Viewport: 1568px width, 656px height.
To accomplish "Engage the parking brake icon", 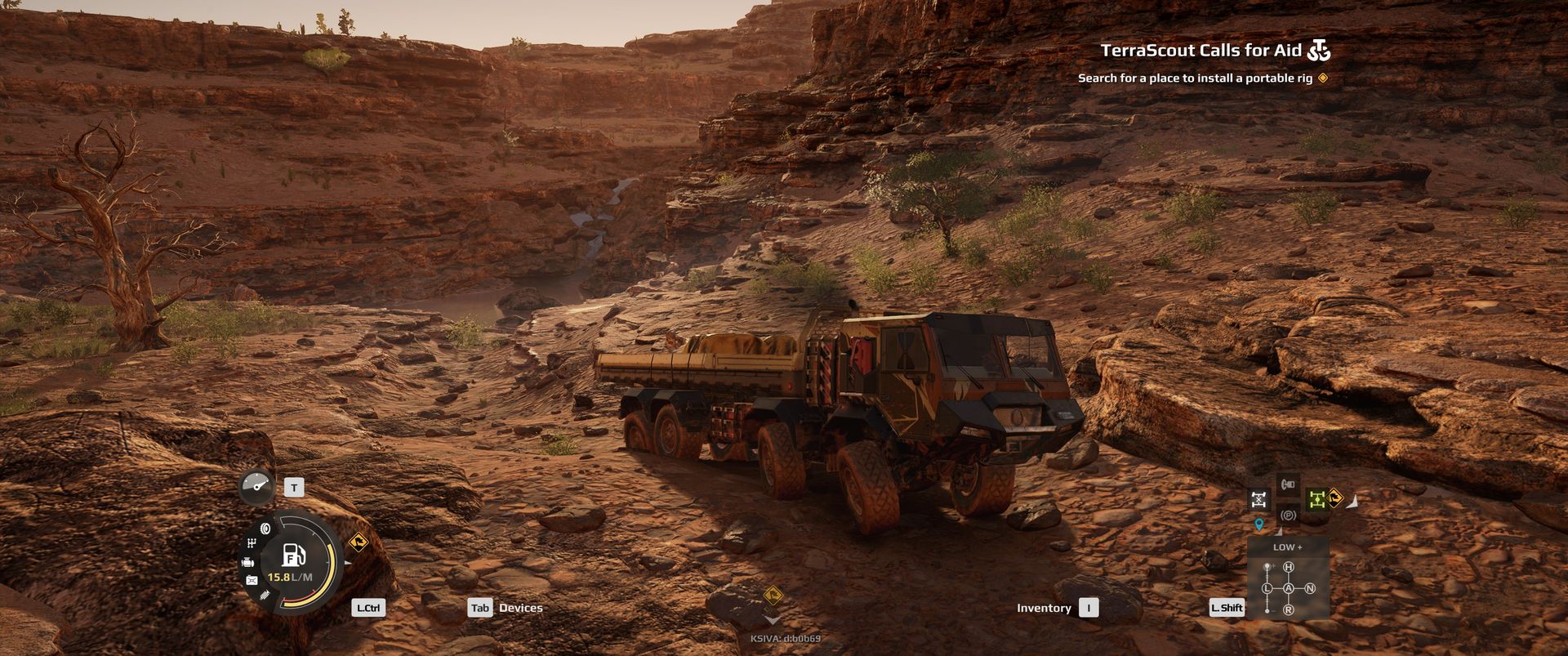I will (x=1288, y=515).
